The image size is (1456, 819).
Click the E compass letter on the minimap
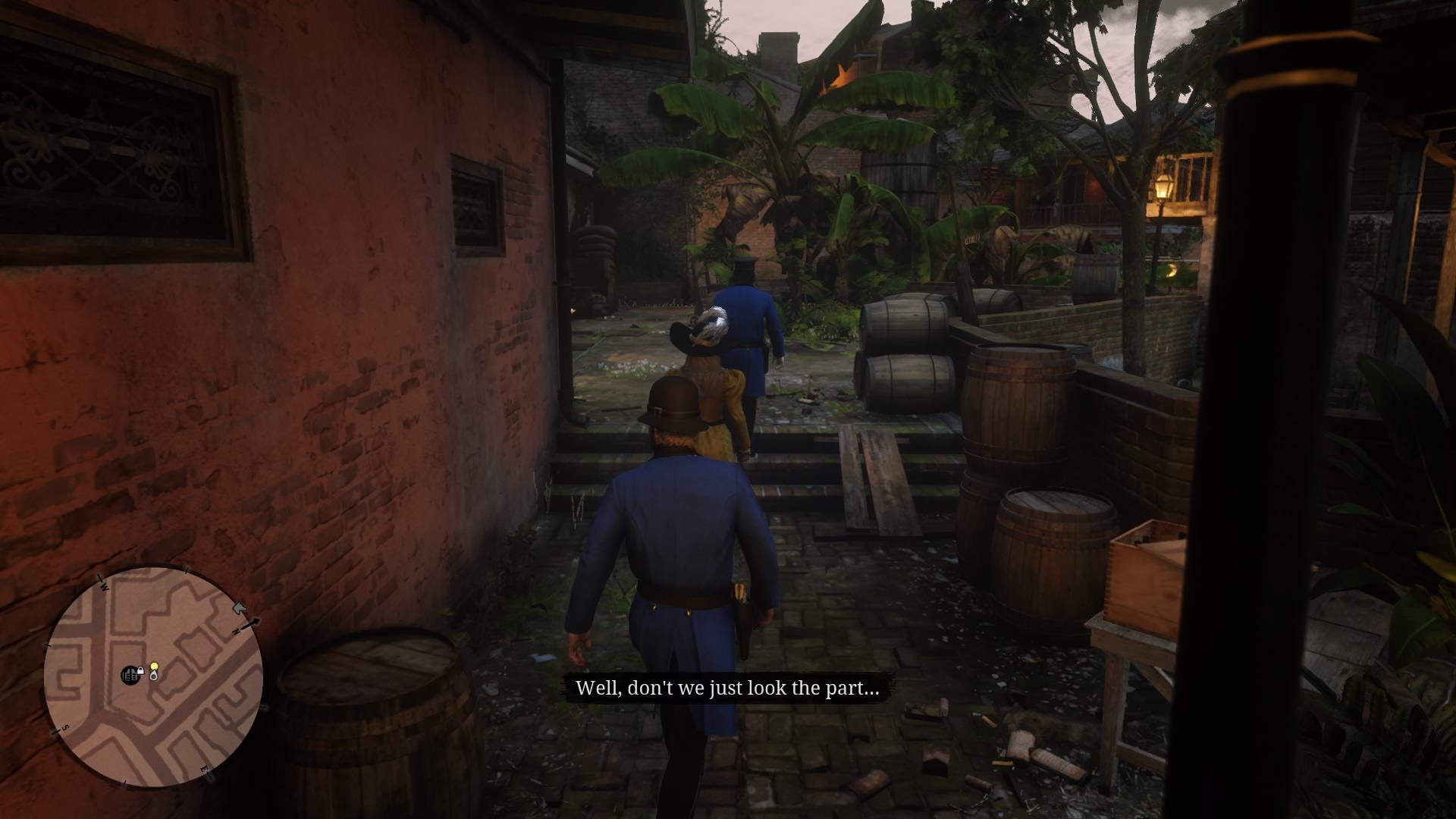(x=205, y=768)
